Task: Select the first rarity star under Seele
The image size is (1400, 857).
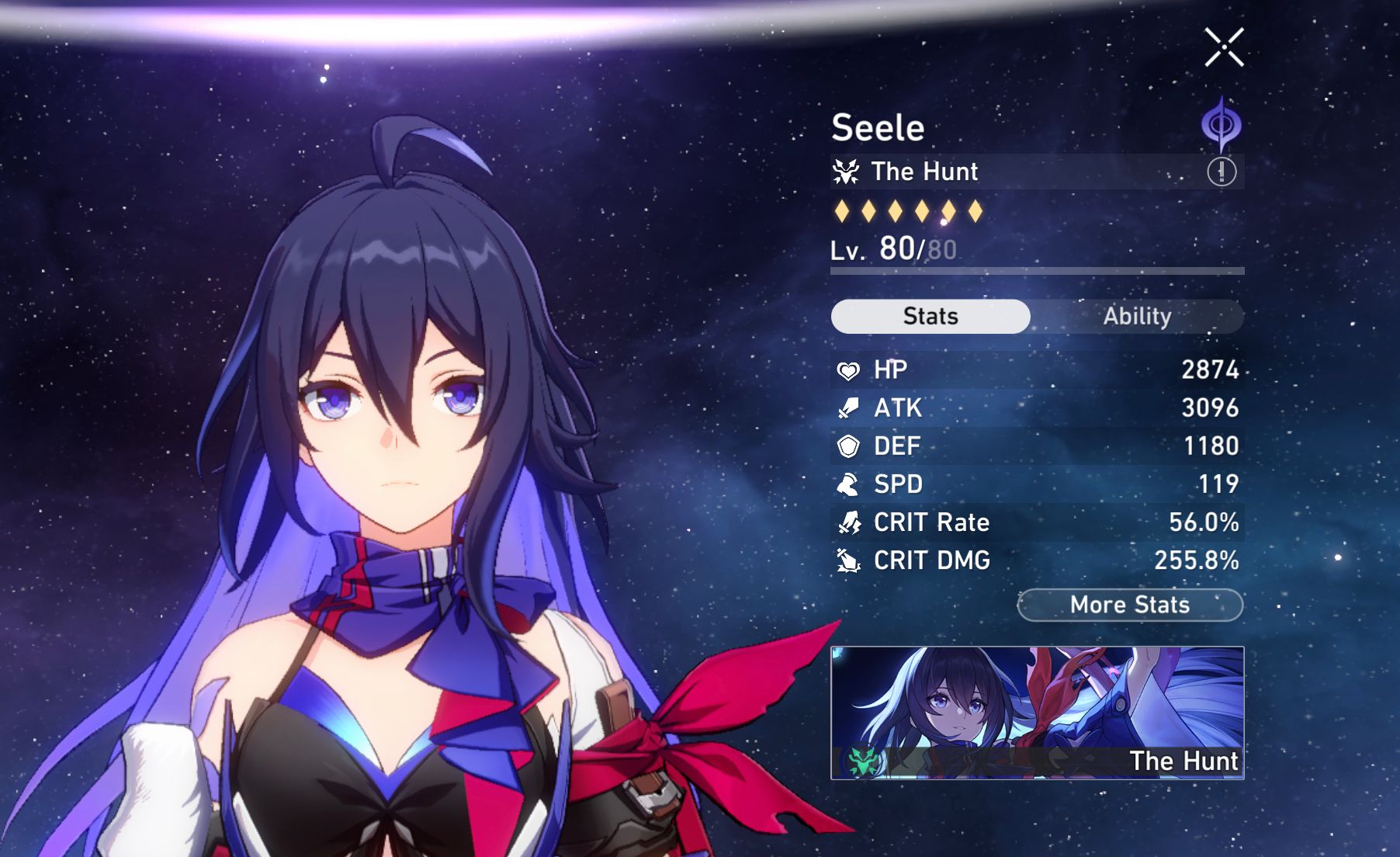Action: click(844, 210)
